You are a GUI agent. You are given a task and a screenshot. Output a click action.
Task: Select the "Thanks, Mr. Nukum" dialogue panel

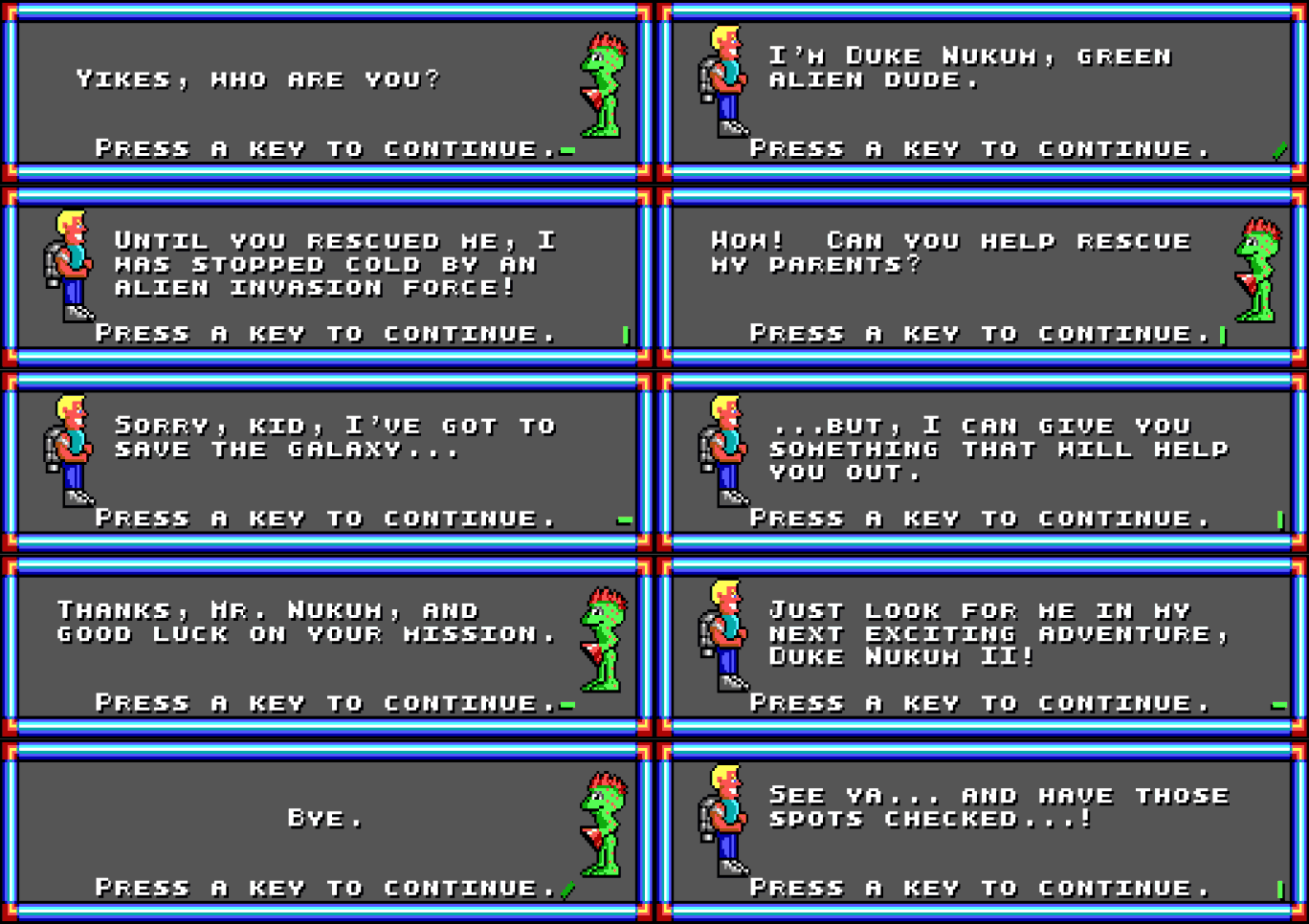325,646
